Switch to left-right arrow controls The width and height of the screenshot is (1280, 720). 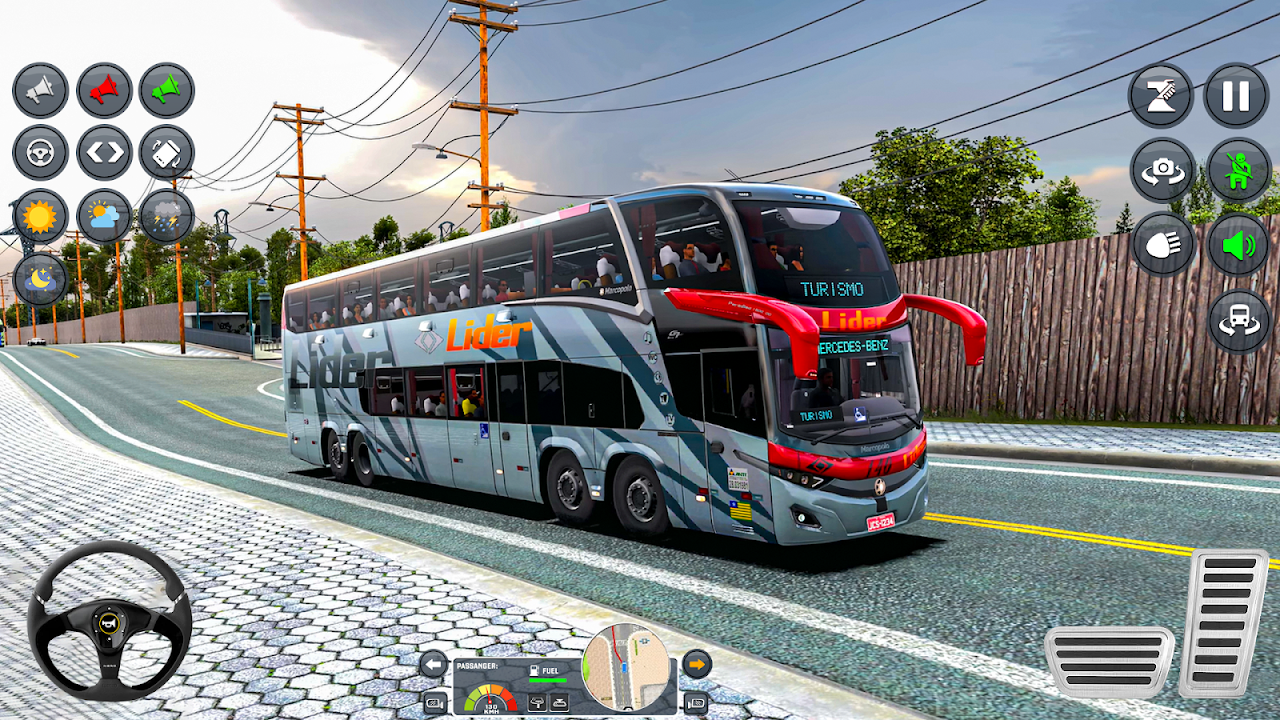104,153
